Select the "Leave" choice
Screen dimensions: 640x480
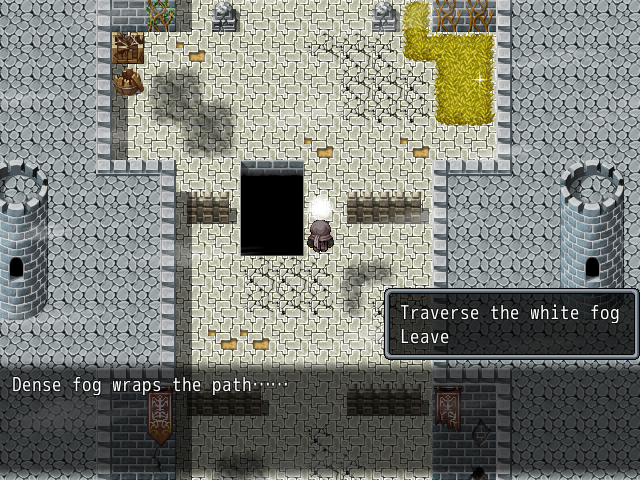[425, 337]
